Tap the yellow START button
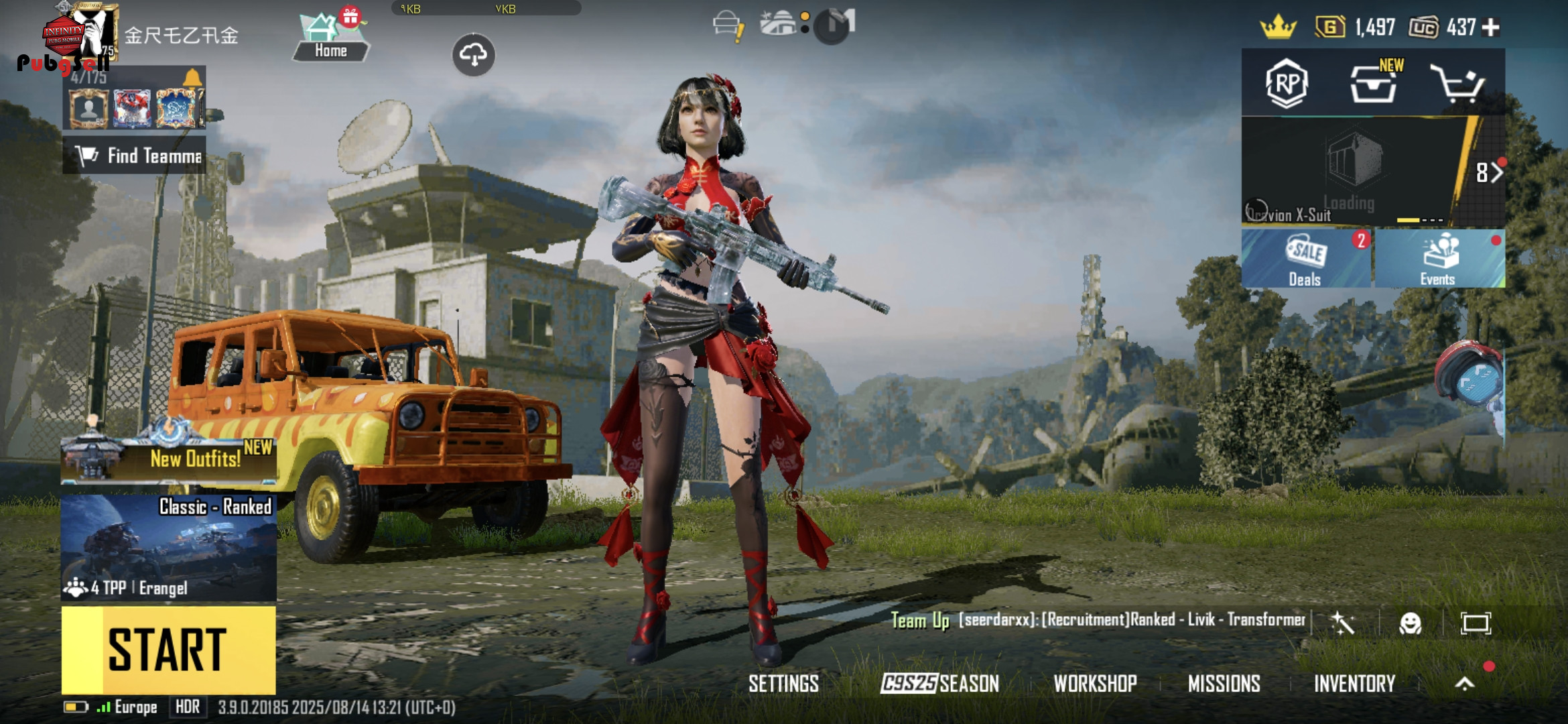The image size is (1568, 724). click(x=168, y=650)
